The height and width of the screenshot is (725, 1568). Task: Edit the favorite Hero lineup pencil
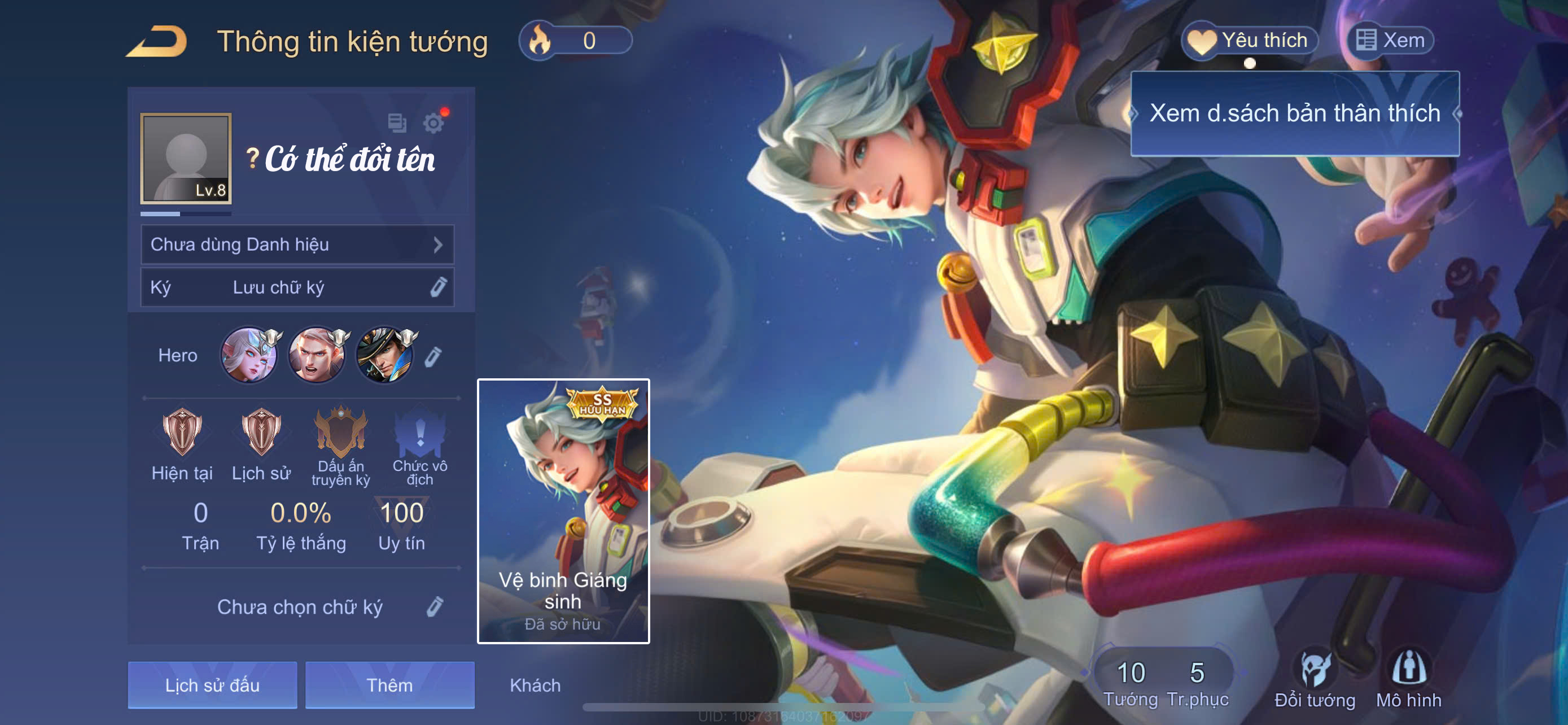click(x=433, y=357)
